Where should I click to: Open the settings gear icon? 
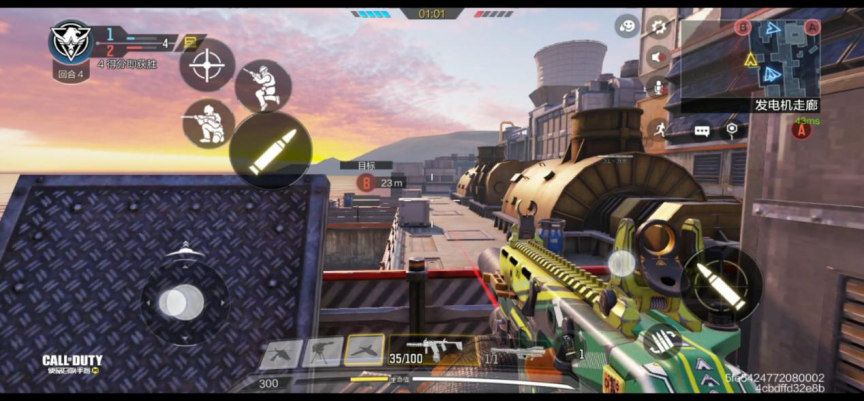click(658, 26)
